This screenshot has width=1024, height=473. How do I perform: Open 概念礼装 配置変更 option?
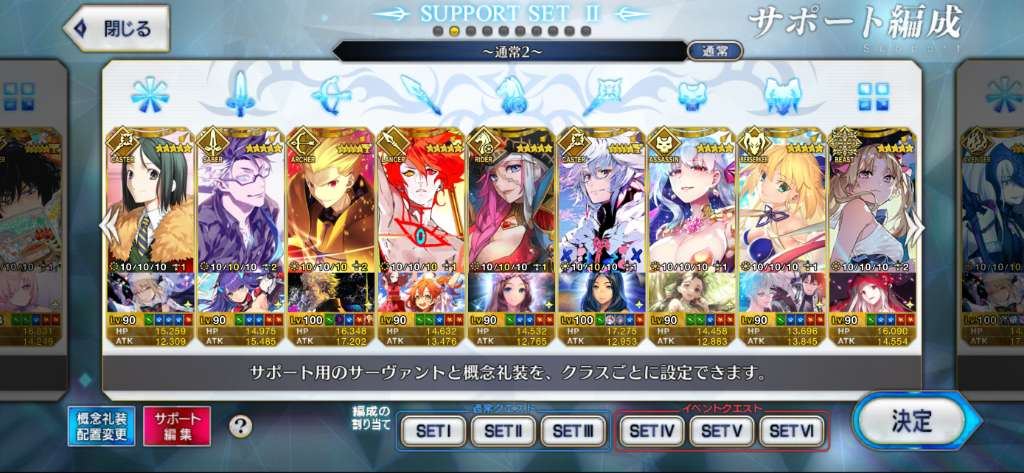pyautogui.click(x=101, y=425)
